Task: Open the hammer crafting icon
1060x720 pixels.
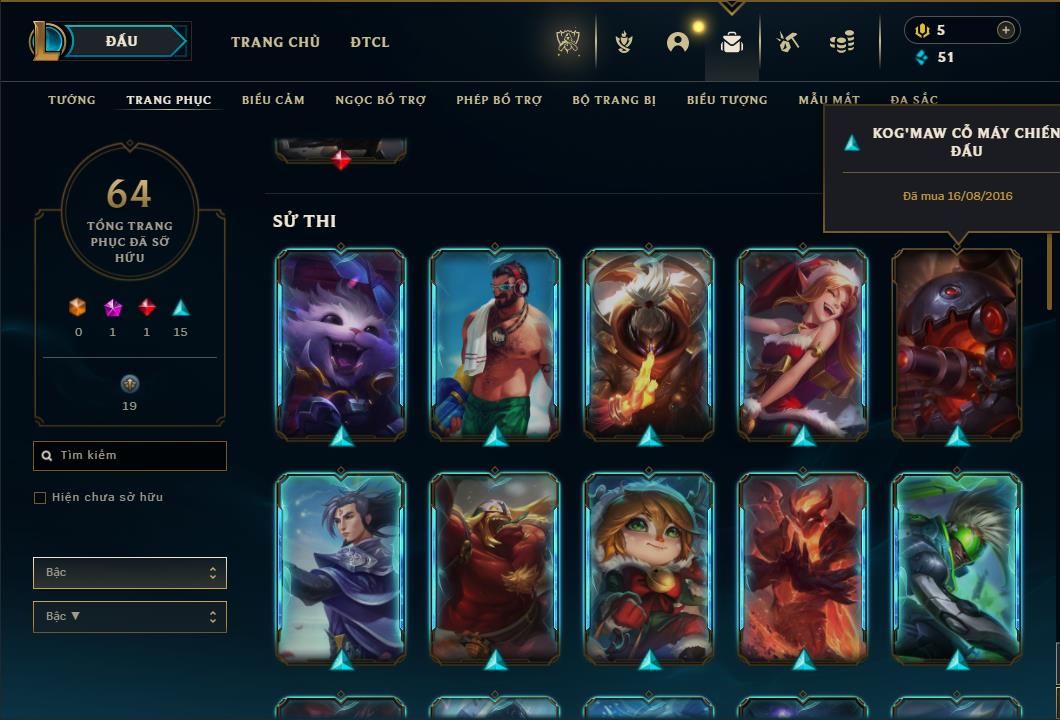Action: tap(788, 42)
